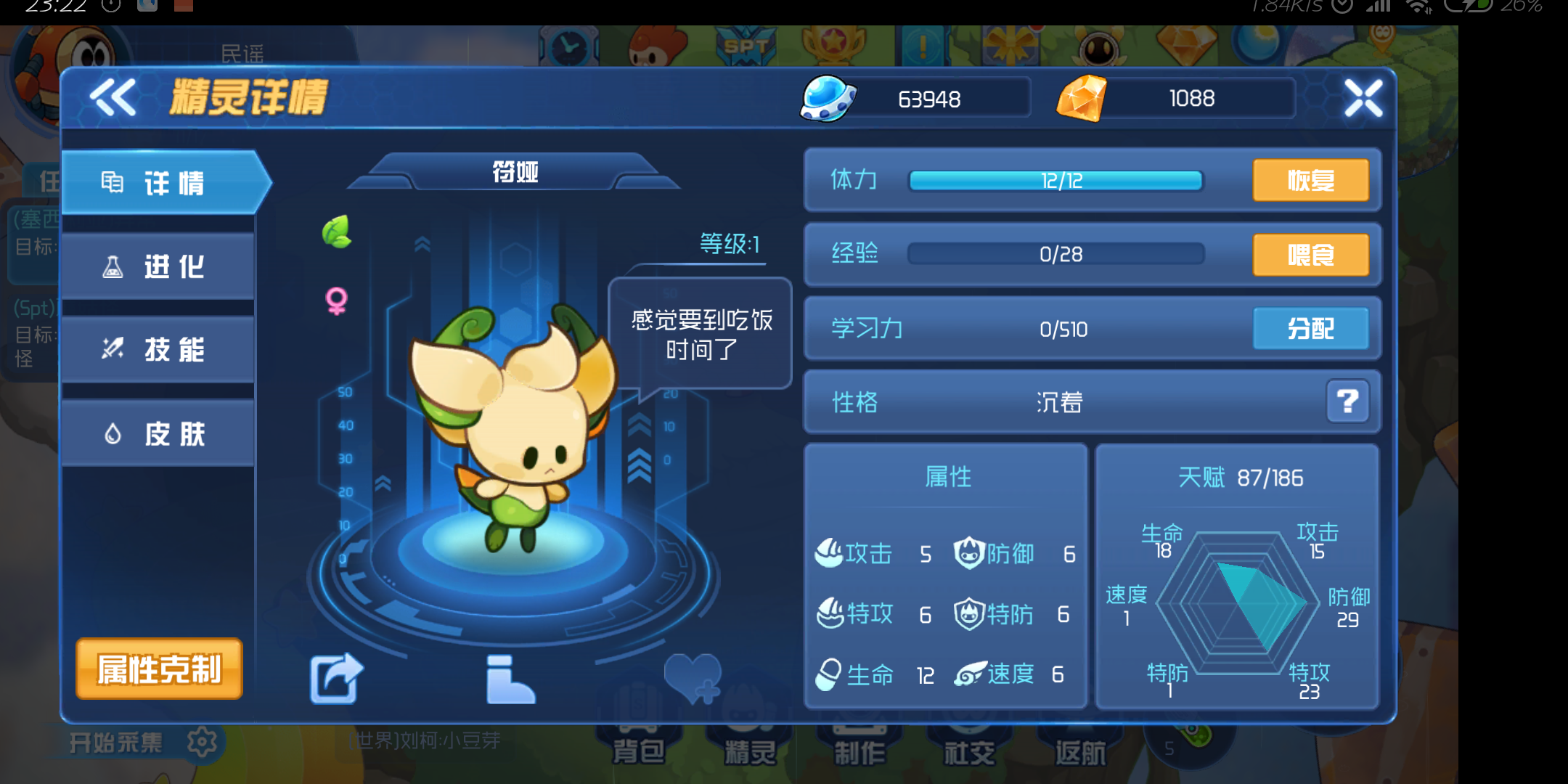
Task: Open the UFO energy currency icon
Action: pos(826,98)
